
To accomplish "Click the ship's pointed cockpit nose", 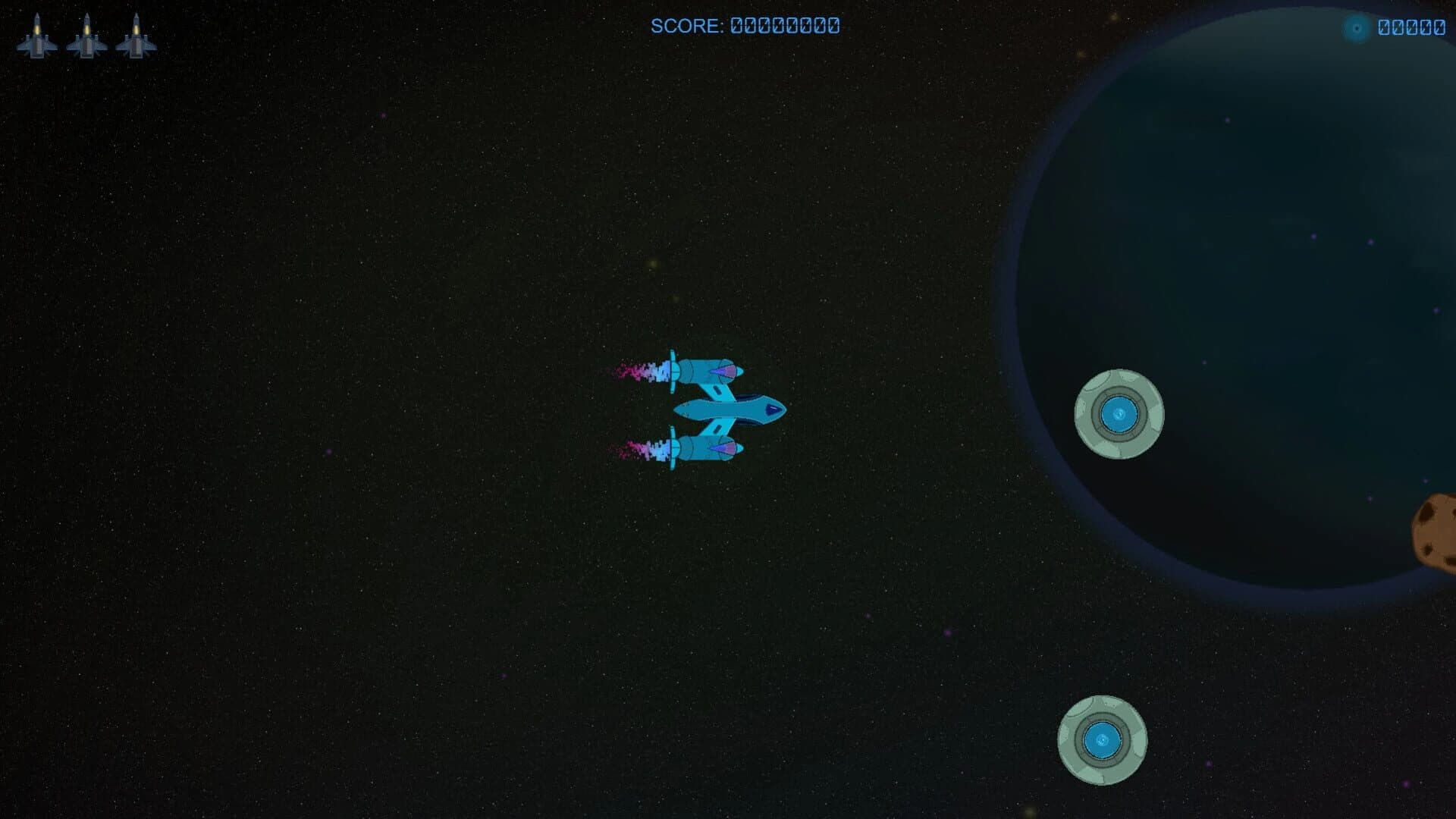I will coord(773,409).
